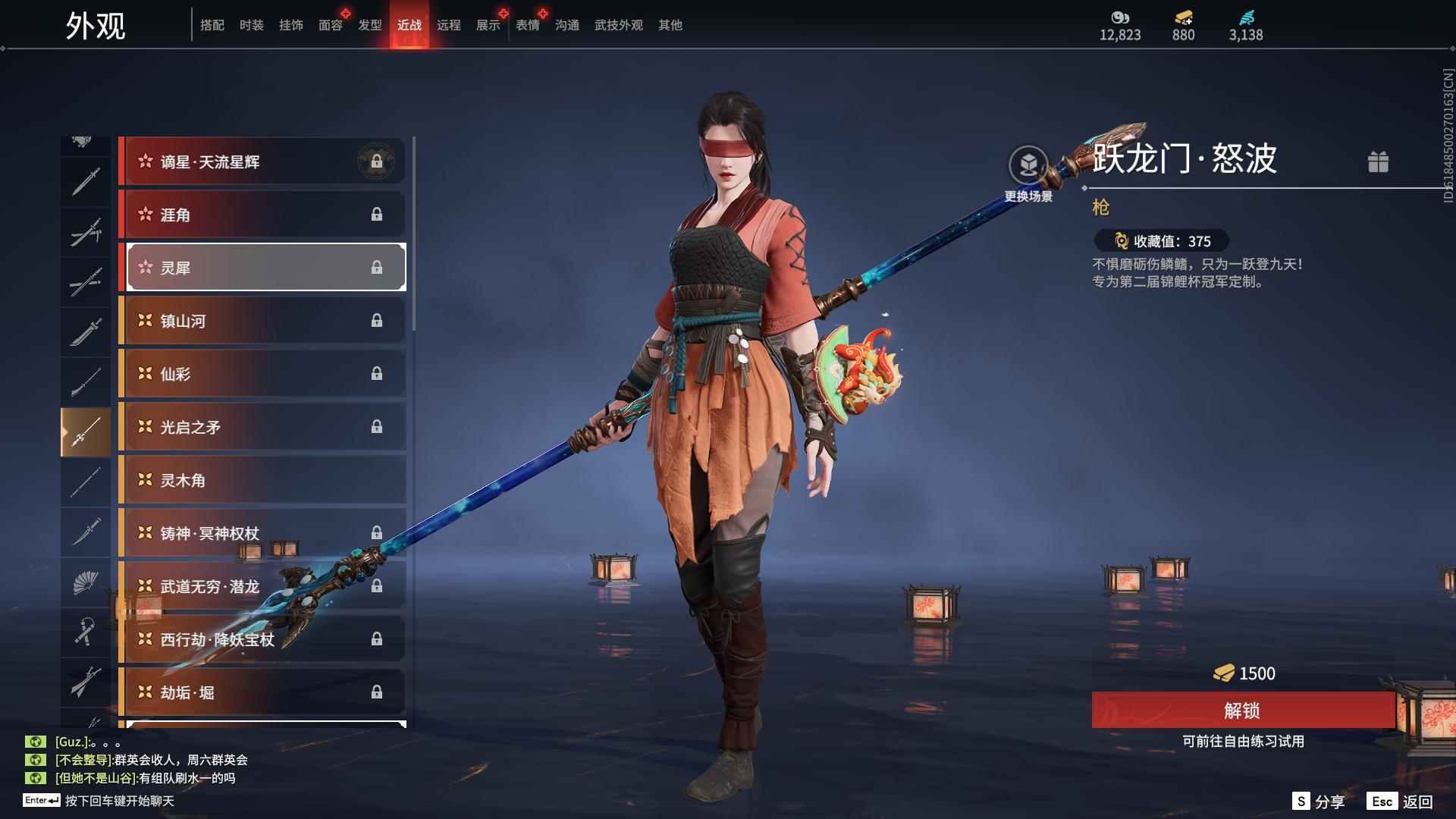Click the 分享 share button
This screenshot has width=1456, height=819.
pos(1319,802)
